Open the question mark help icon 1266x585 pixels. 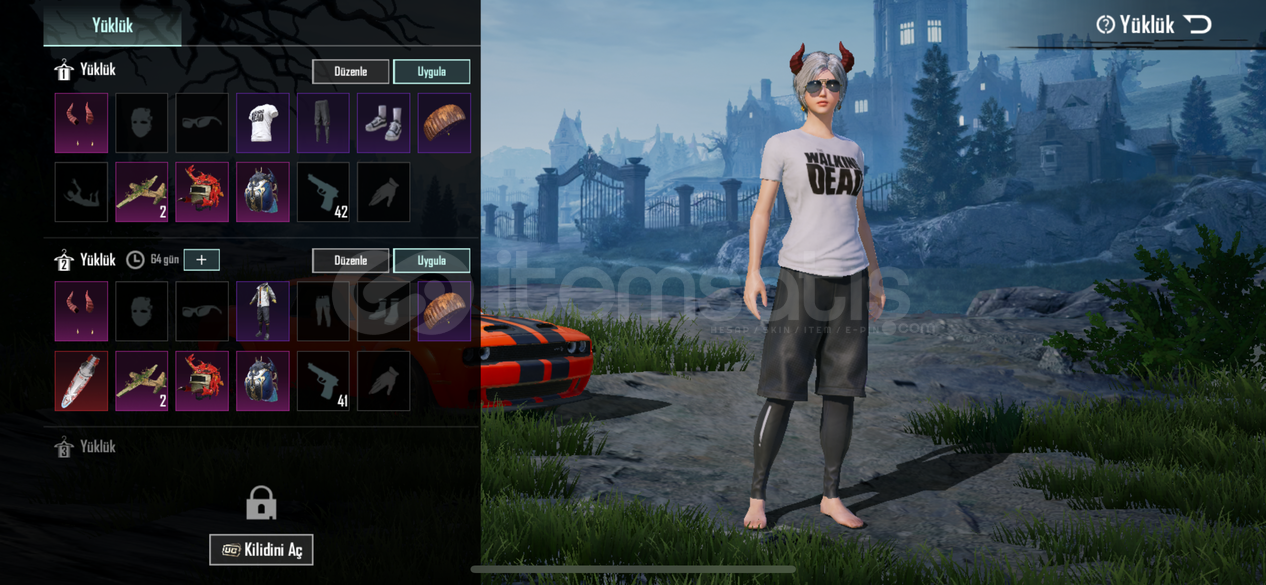pos(1105,25)
